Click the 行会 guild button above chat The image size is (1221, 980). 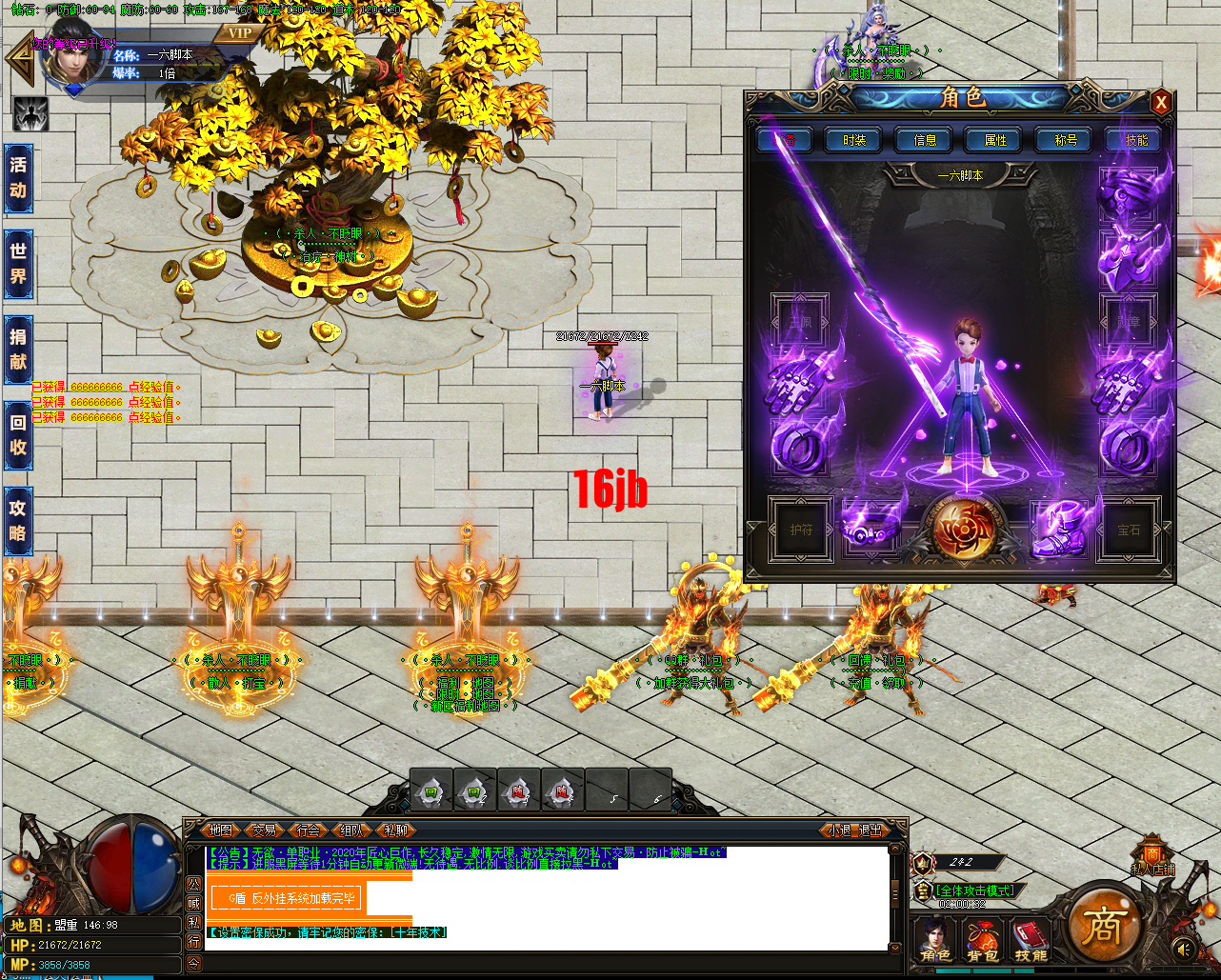tap(309, 830)
